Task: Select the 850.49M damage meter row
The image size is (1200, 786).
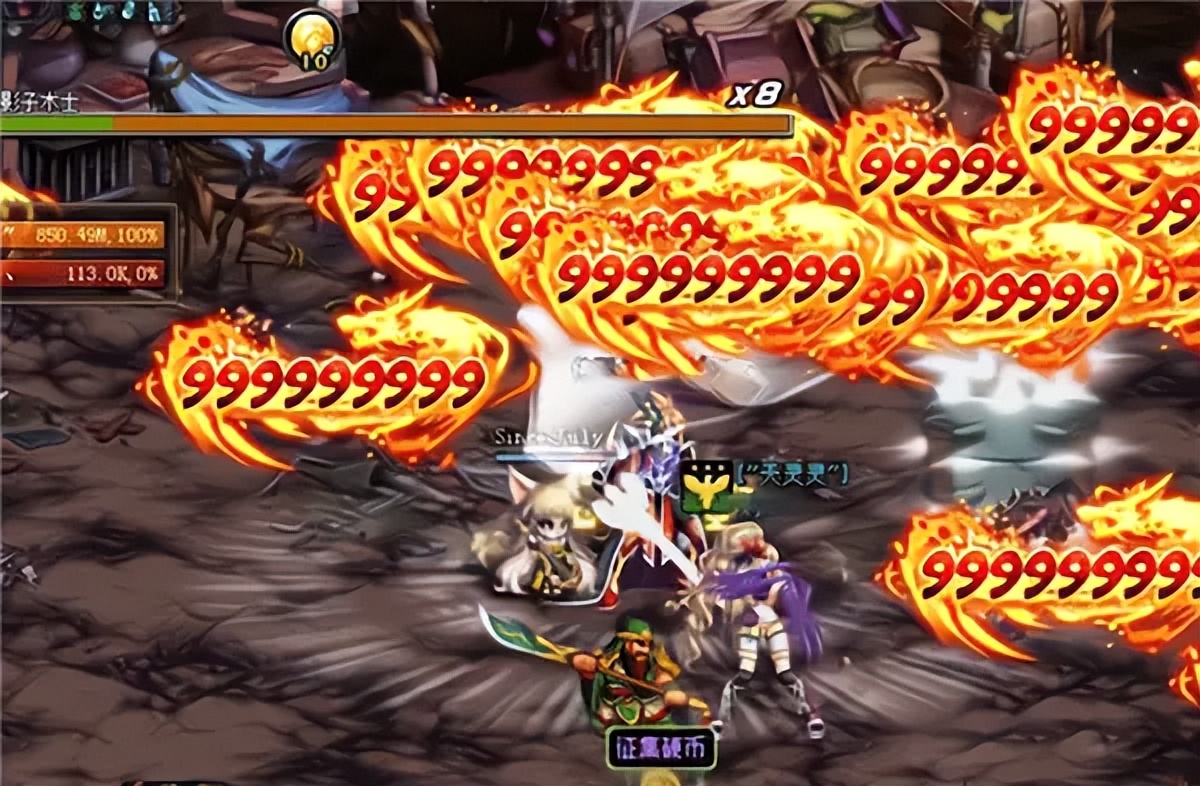Action: pos(84,236)
